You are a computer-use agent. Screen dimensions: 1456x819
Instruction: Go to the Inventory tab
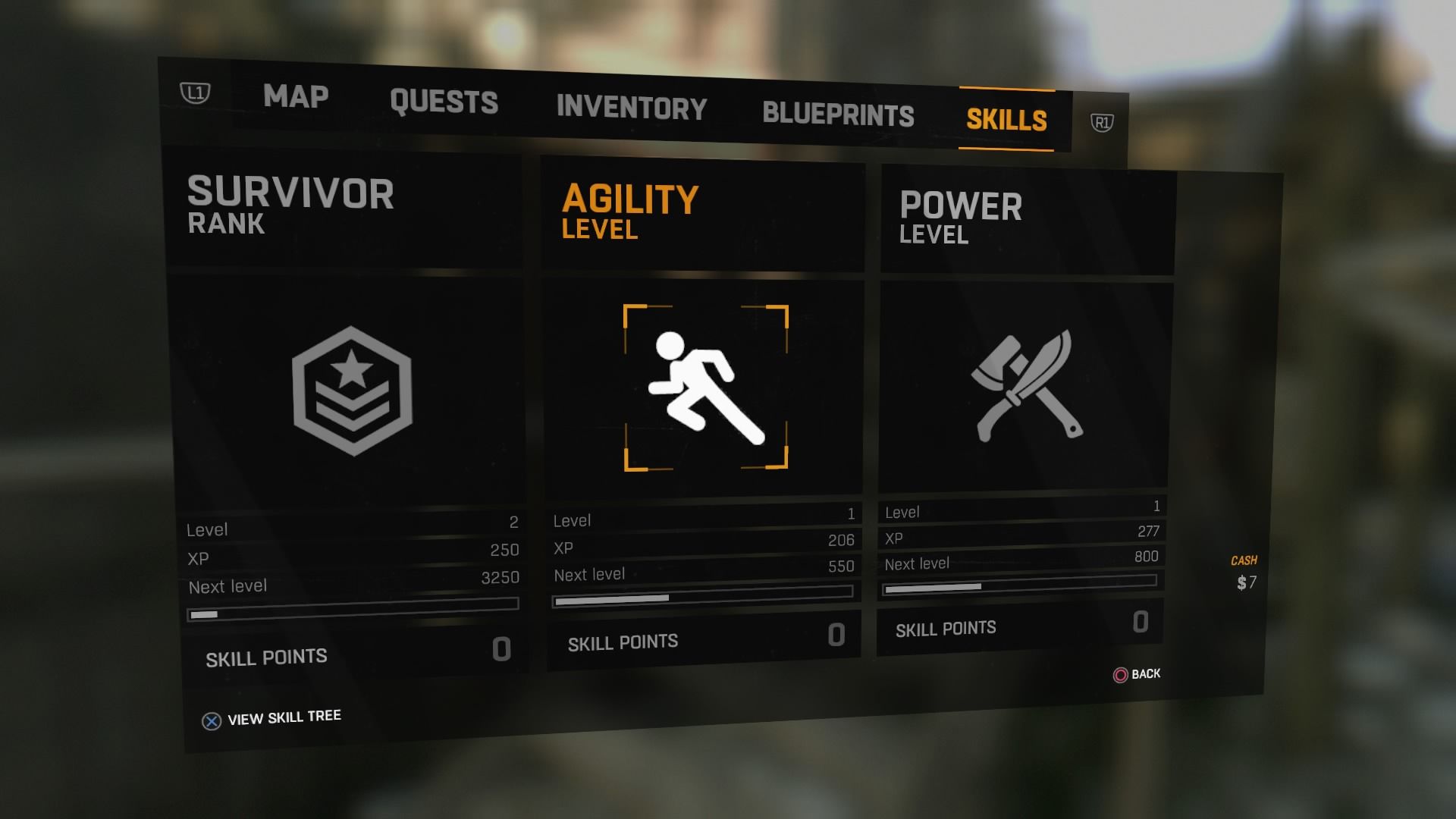tap(631, 107)
